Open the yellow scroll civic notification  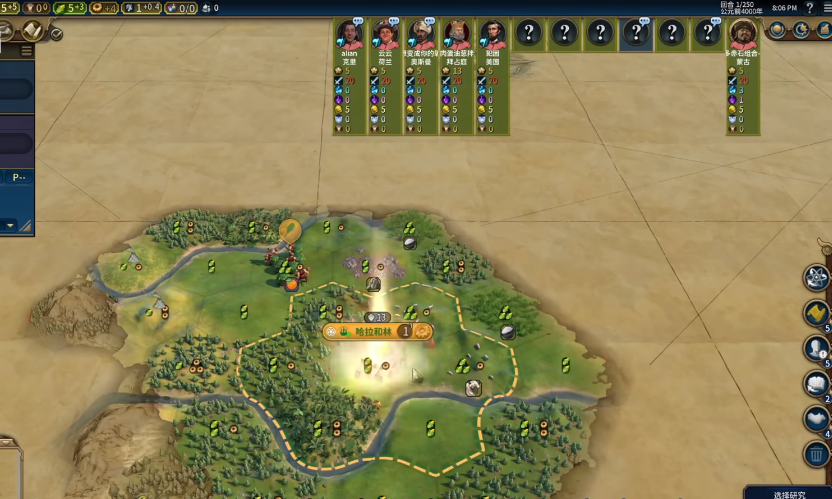(817, 313)
